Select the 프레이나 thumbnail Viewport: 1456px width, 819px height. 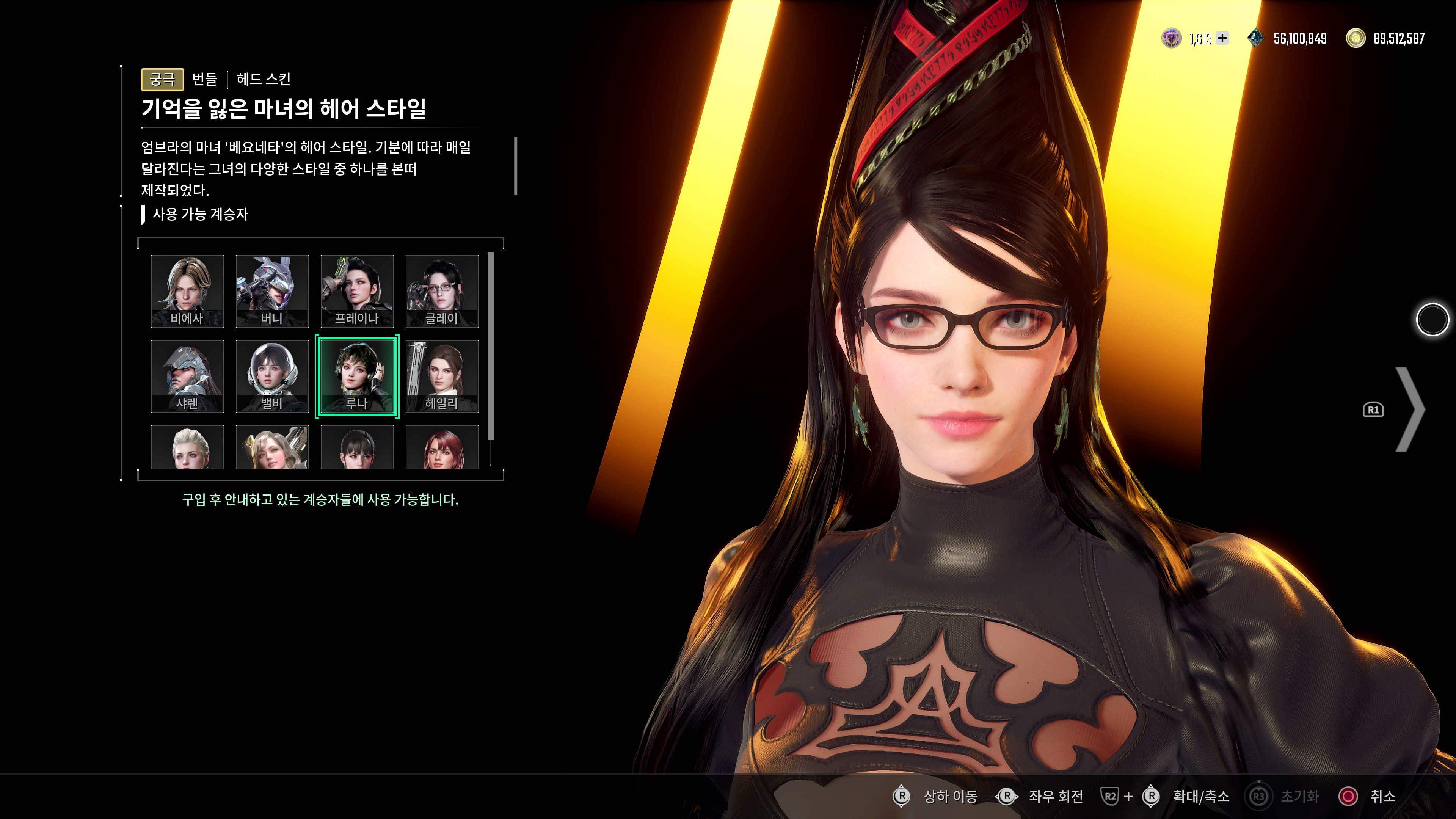click(357, 290)
